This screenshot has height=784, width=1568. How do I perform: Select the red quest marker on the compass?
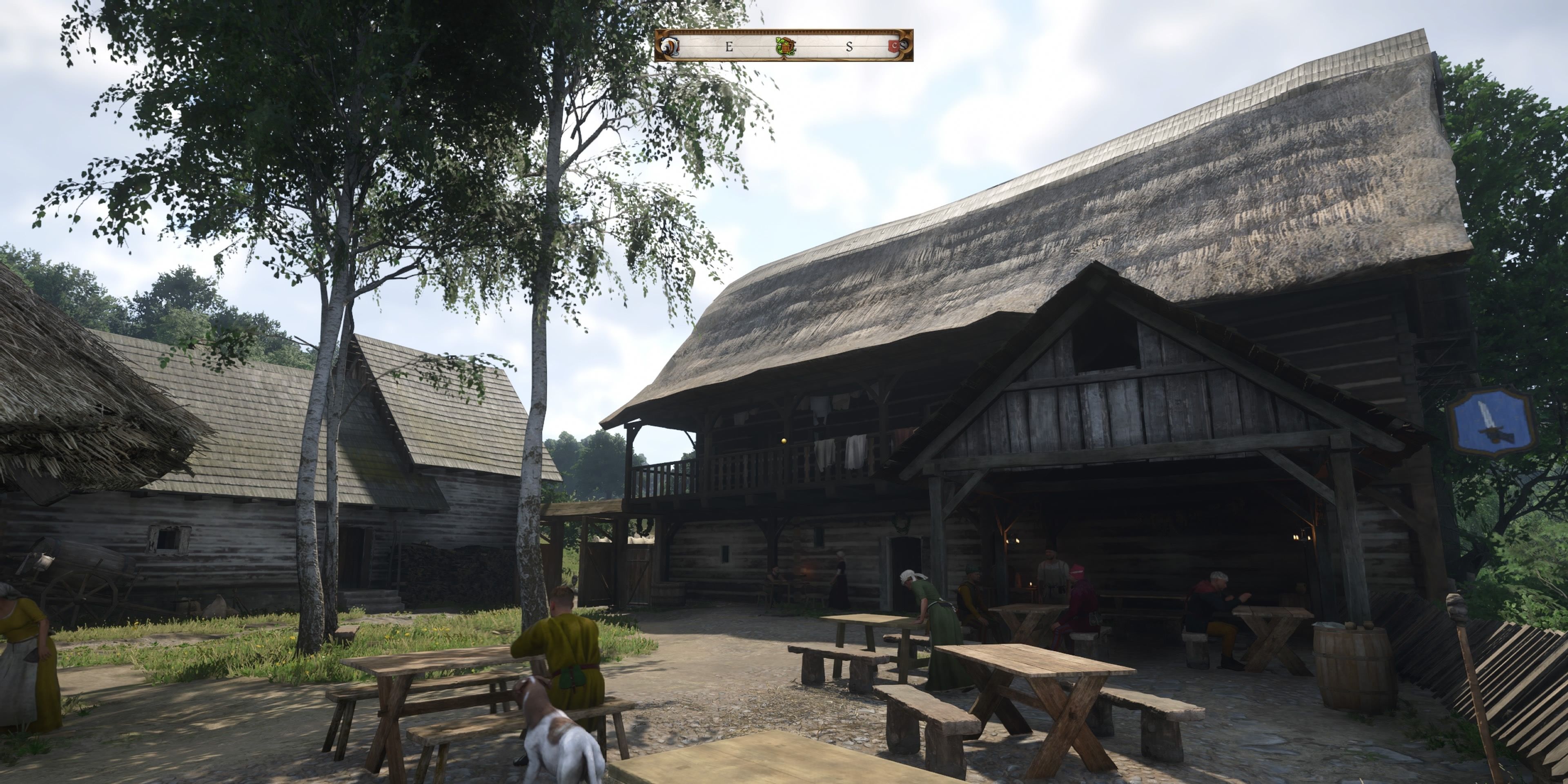pos(893,46)
